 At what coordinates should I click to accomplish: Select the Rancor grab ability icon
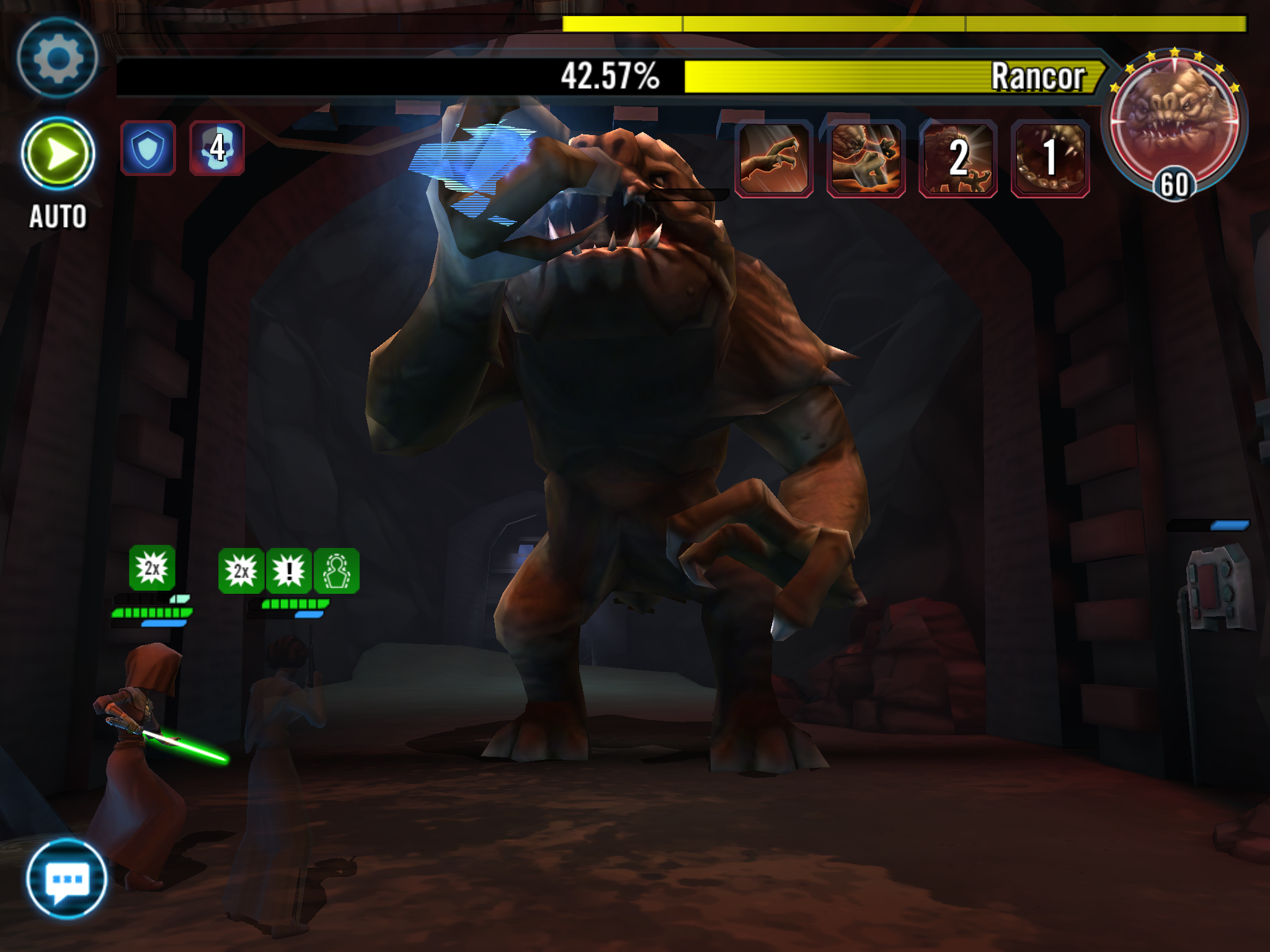866,159
